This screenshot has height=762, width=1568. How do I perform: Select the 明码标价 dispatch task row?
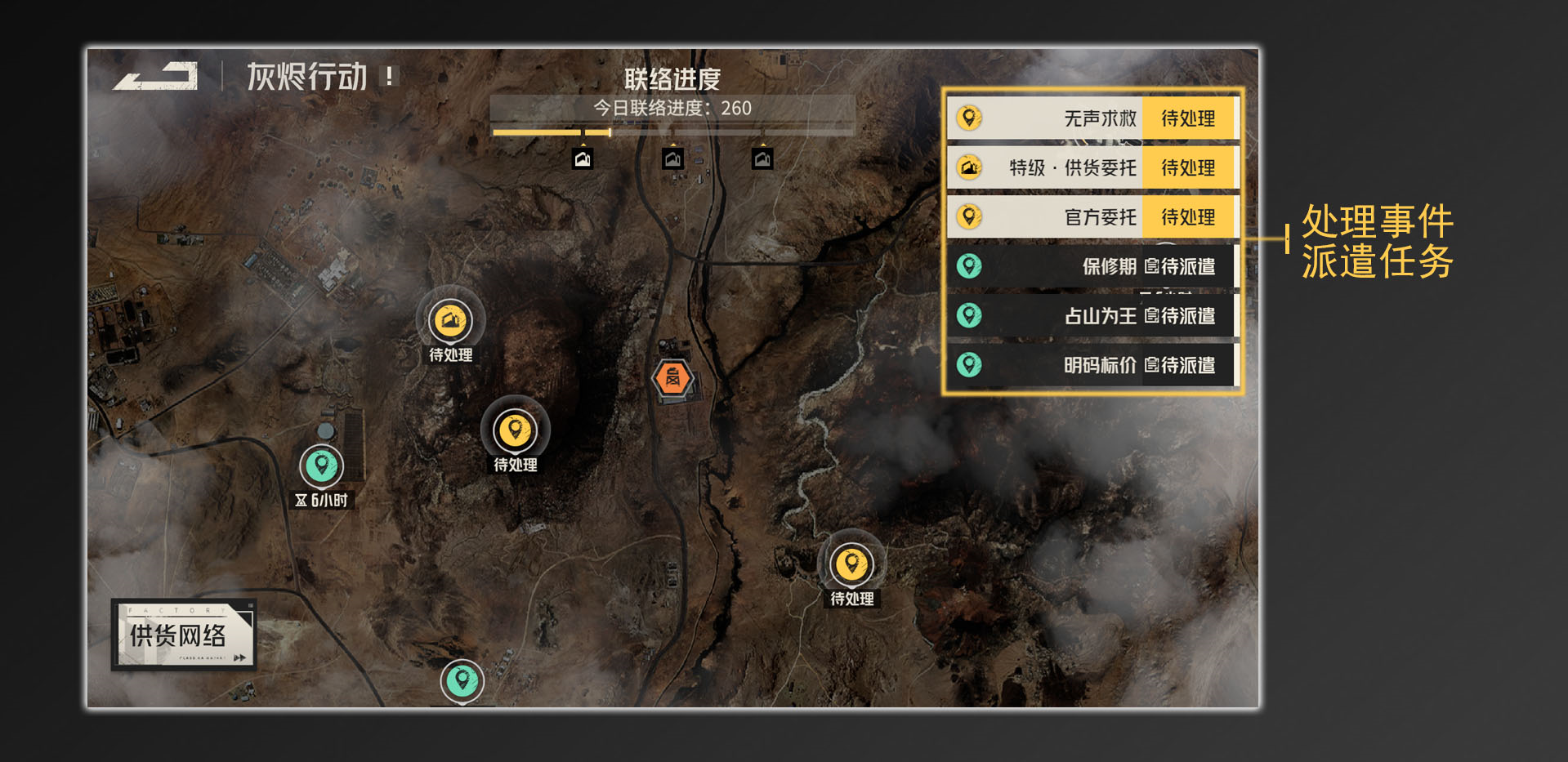[x=1087, y=365]
